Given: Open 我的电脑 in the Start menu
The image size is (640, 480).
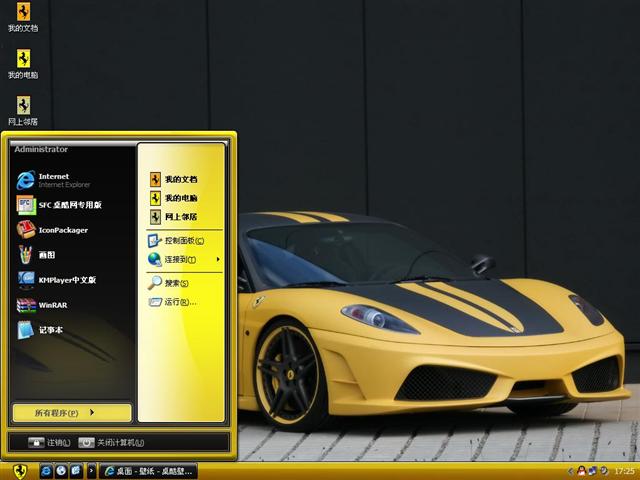Looking at the screenshot, I should coord(180,198).
